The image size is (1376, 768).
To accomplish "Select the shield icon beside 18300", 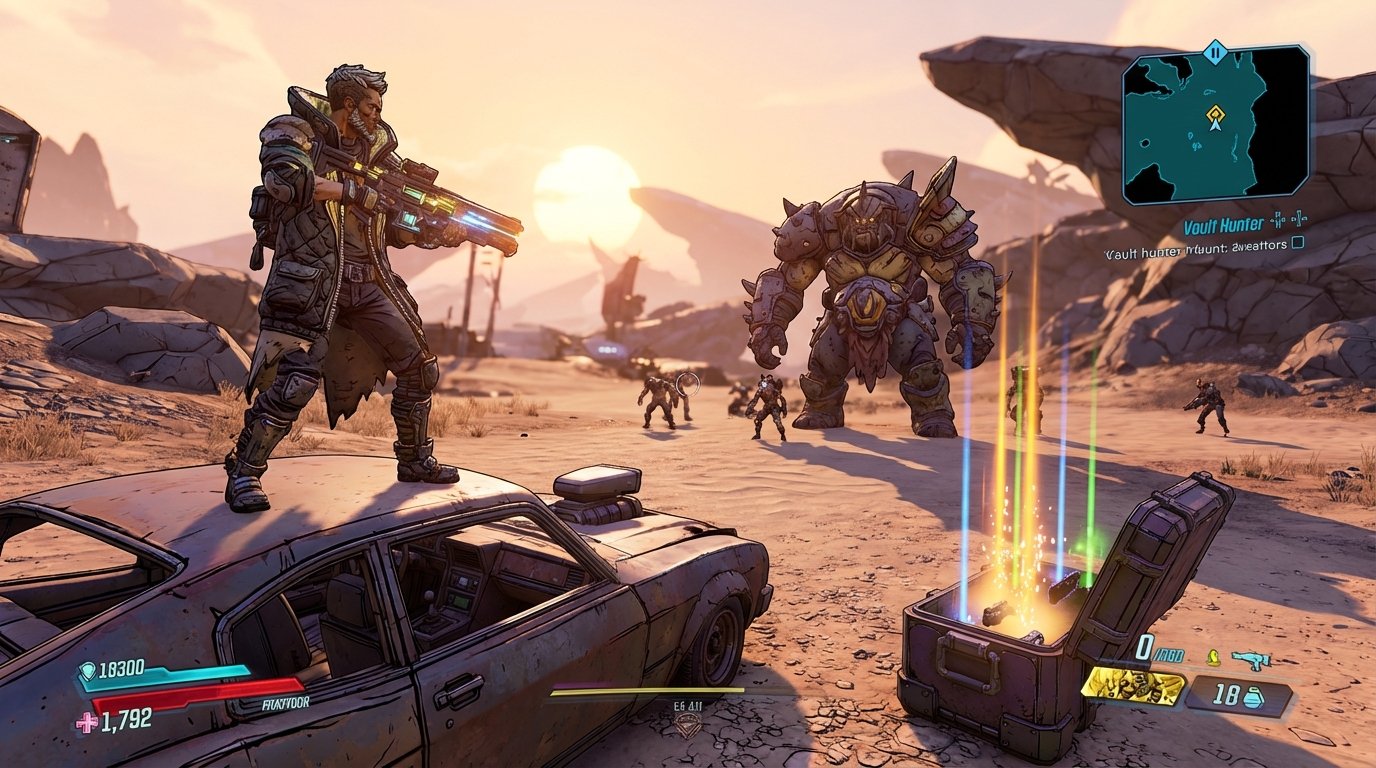I will point(87,668).
